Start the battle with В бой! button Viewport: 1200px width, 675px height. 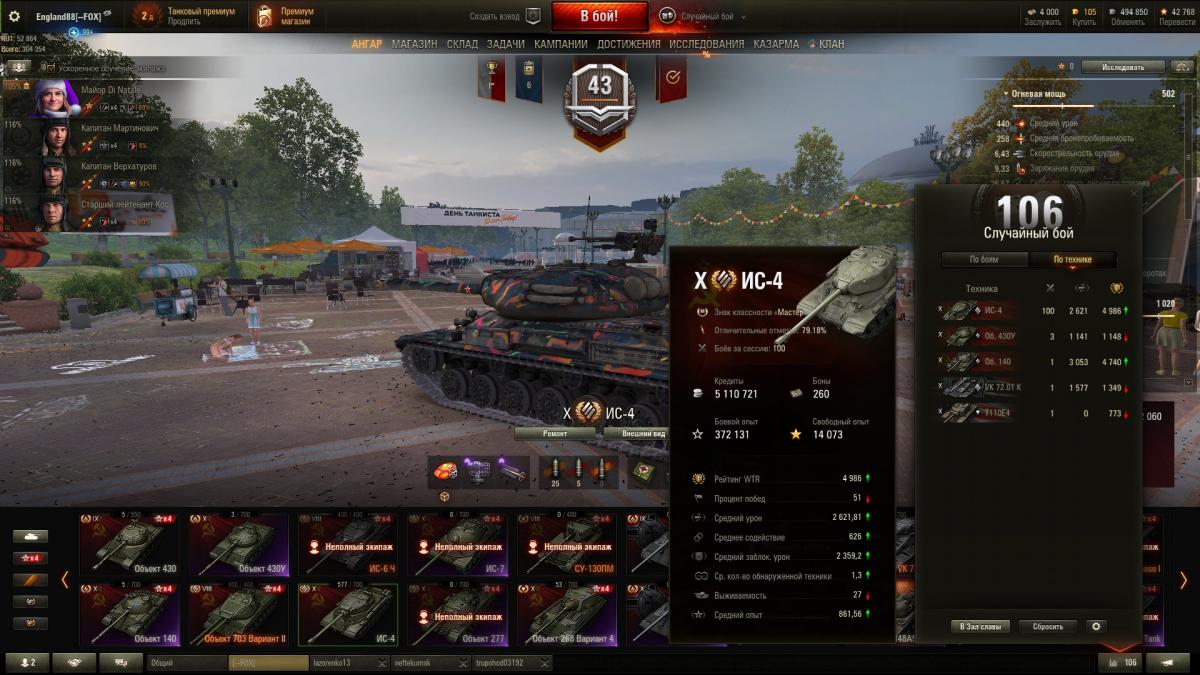coord(599,16)
